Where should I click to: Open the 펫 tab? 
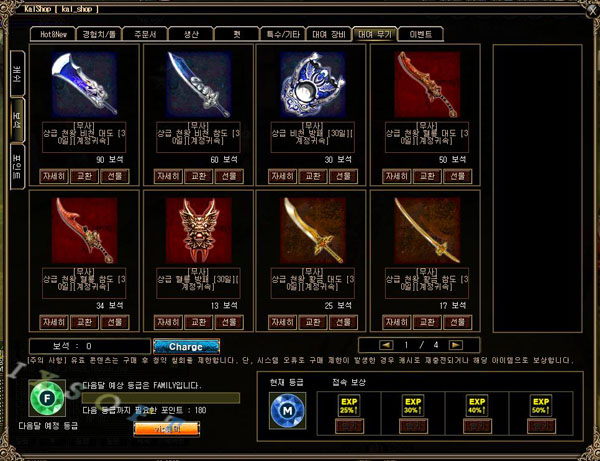[x=239, y=34]
